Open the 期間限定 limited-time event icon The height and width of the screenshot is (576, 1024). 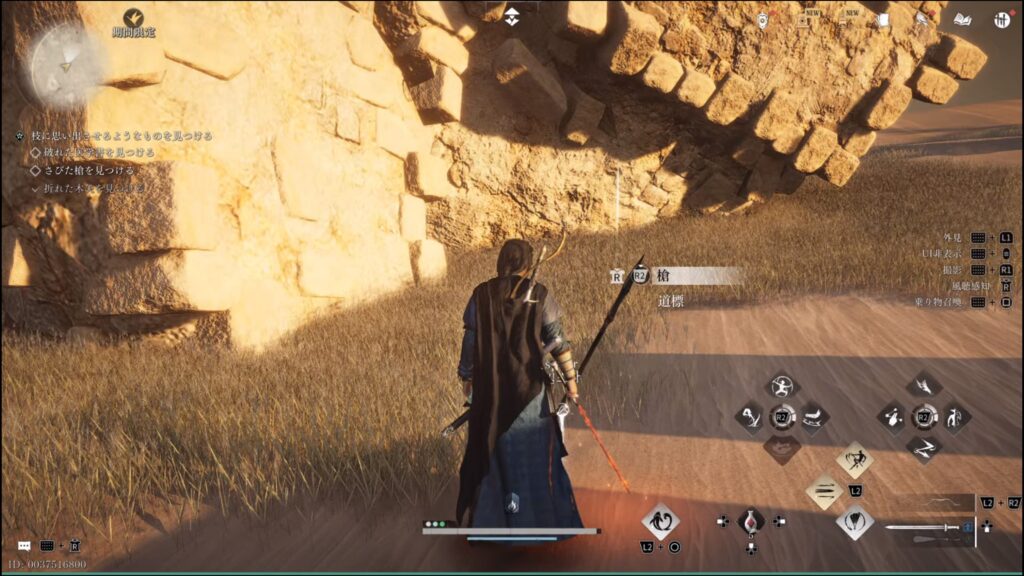133,18
